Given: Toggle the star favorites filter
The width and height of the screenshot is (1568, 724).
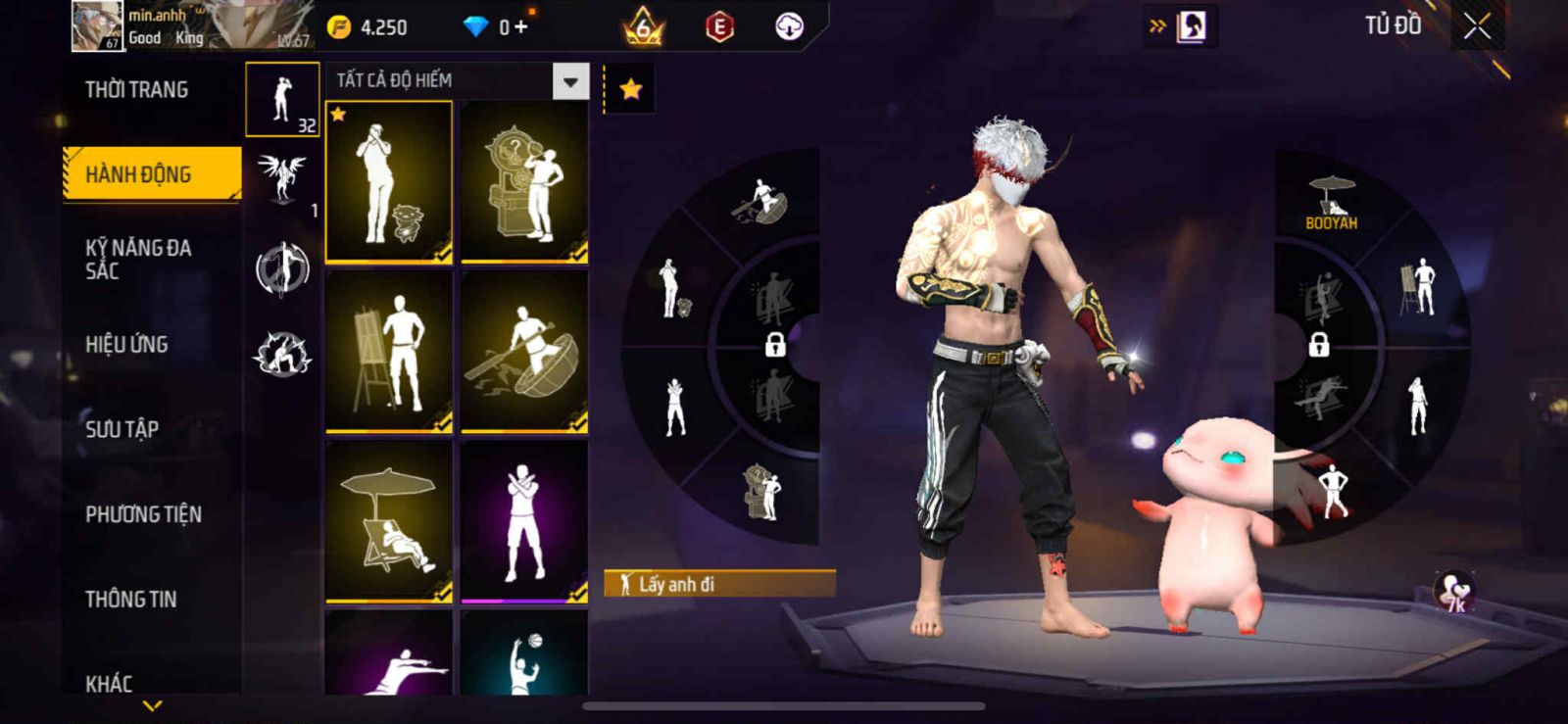Looking at the screenshot, I should pyautogui.click(x=630, y=89).
